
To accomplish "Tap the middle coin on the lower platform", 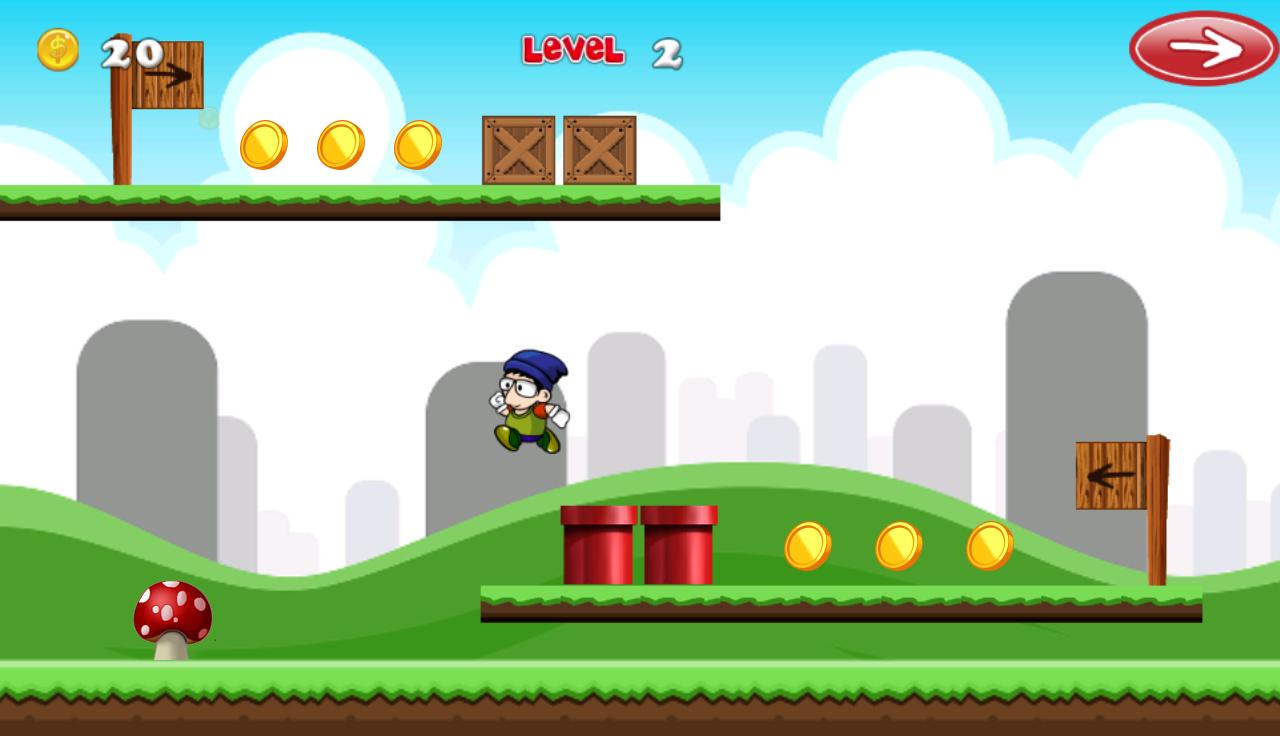I will [899, 545].
